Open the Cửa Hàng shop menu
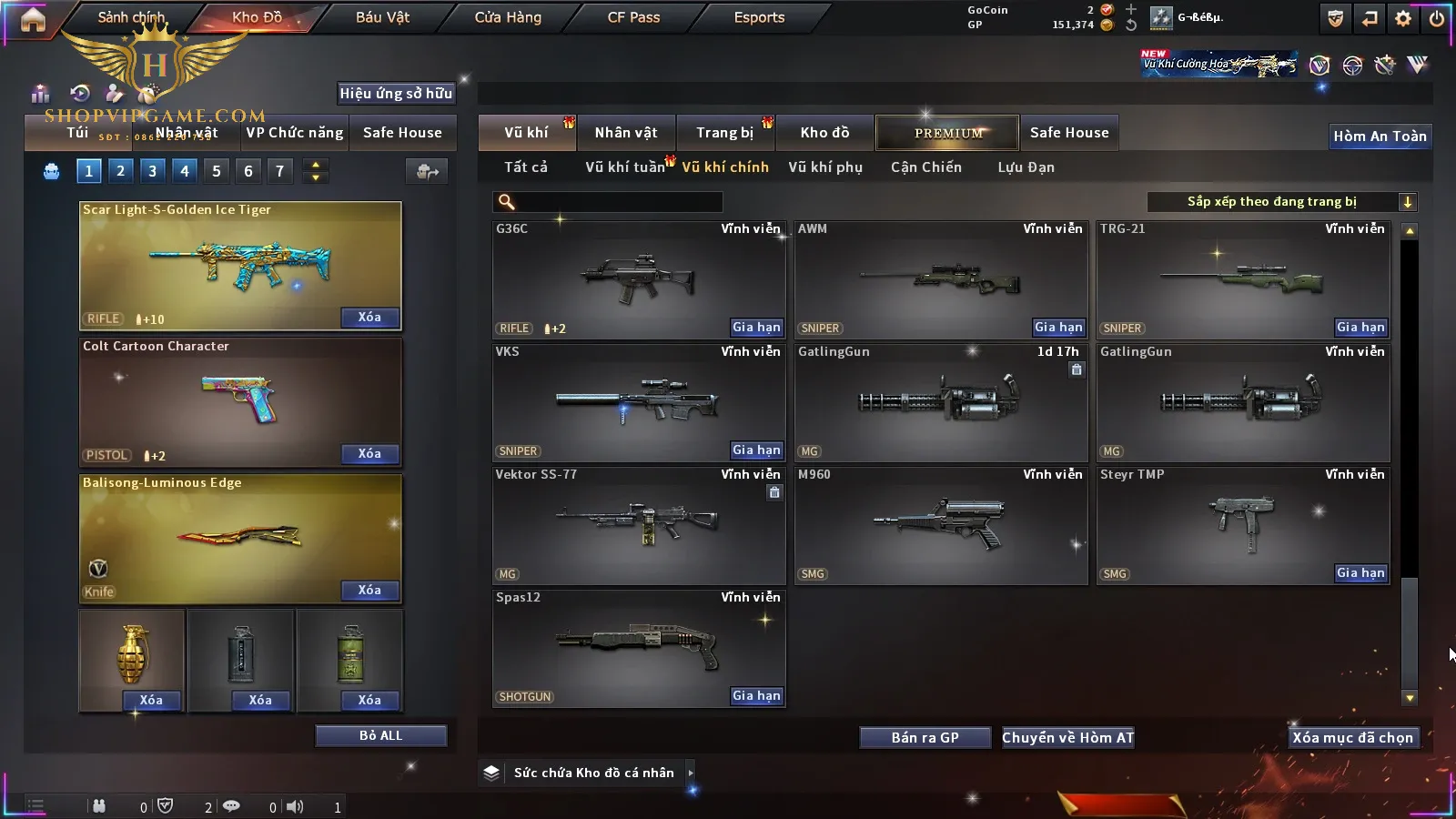The height and width of the screenshot is (819, 1456). pyautogui.click(x=508, y=17)
